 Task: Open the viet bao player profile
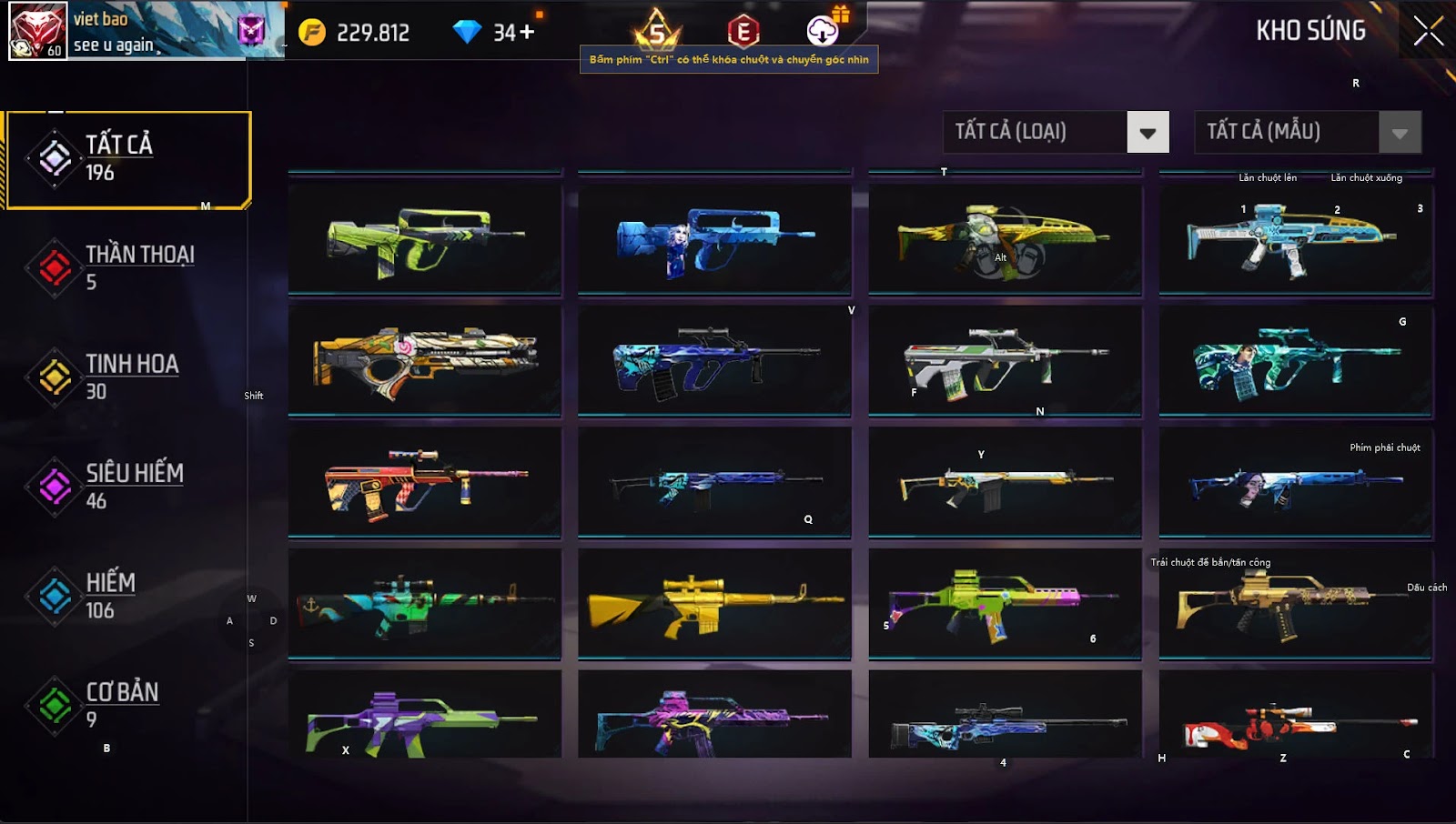click(x=38, y=31)
